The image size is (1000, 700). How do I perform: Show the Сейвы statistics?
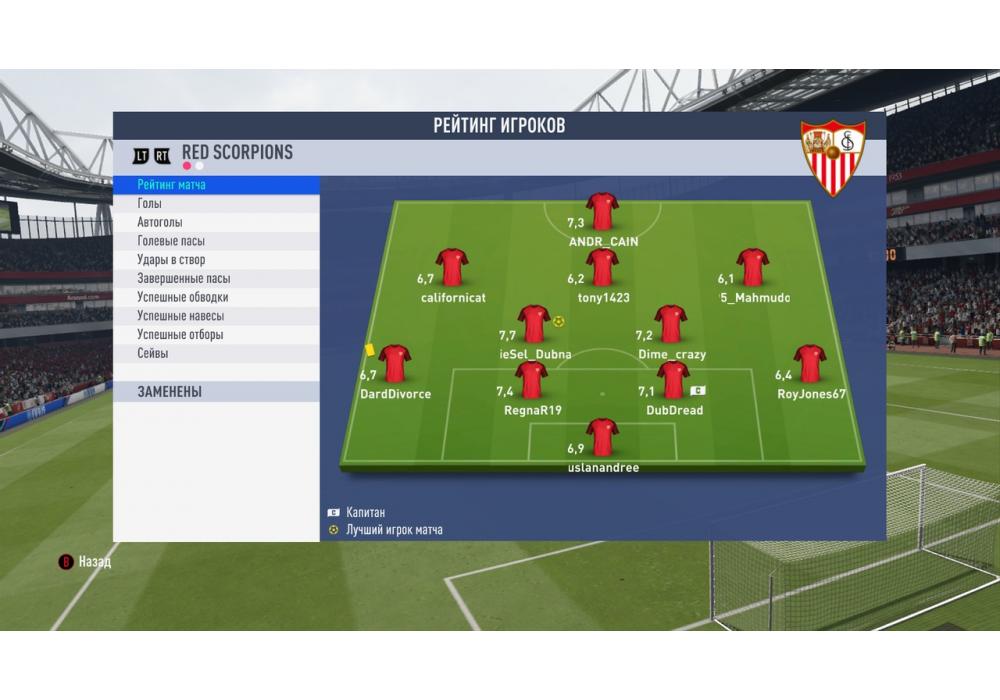216,353
